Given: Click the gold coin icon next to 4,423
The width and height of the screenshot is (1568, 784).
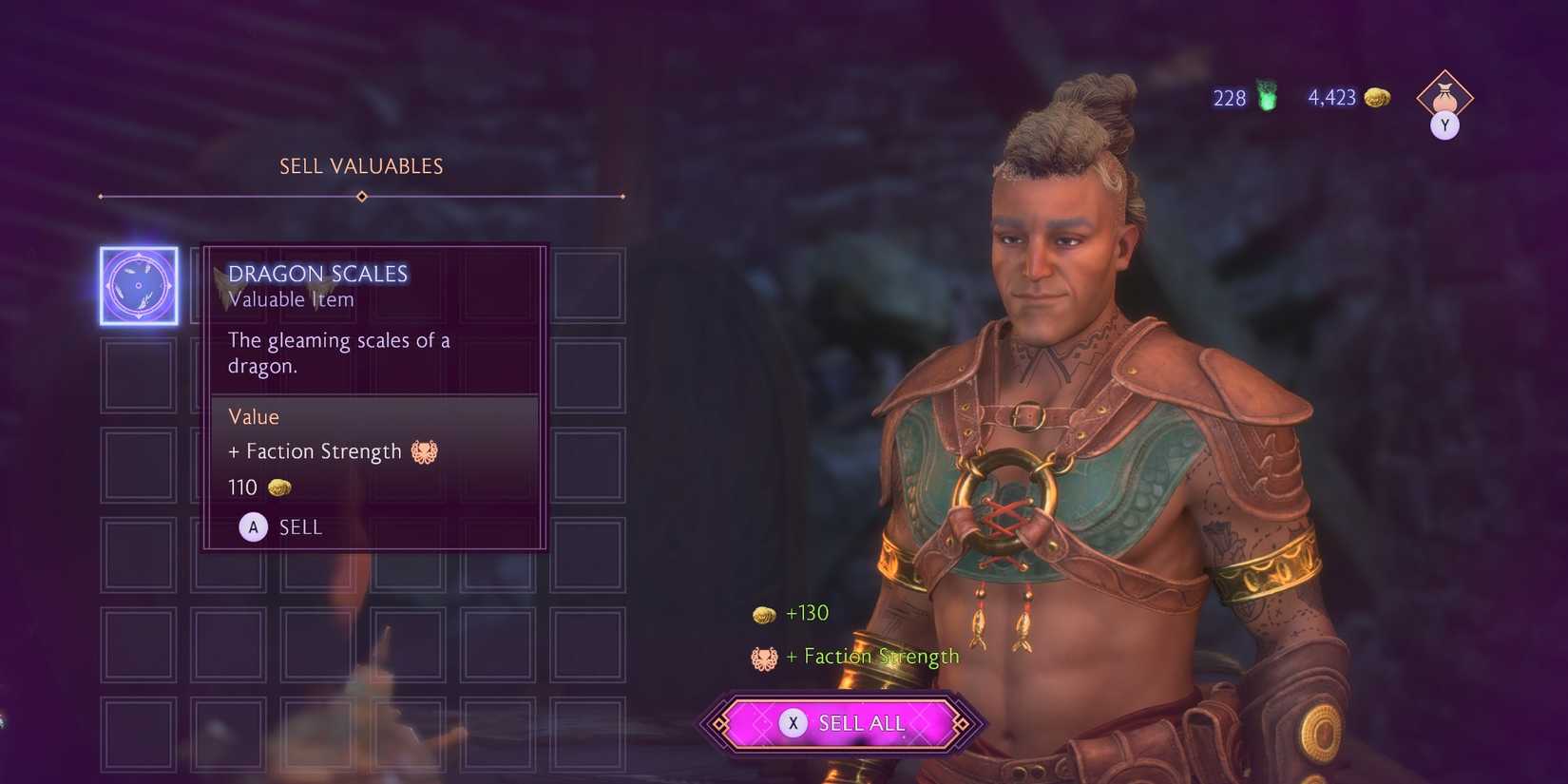Looking at the screenshot, I should (x=1375, y=97).
